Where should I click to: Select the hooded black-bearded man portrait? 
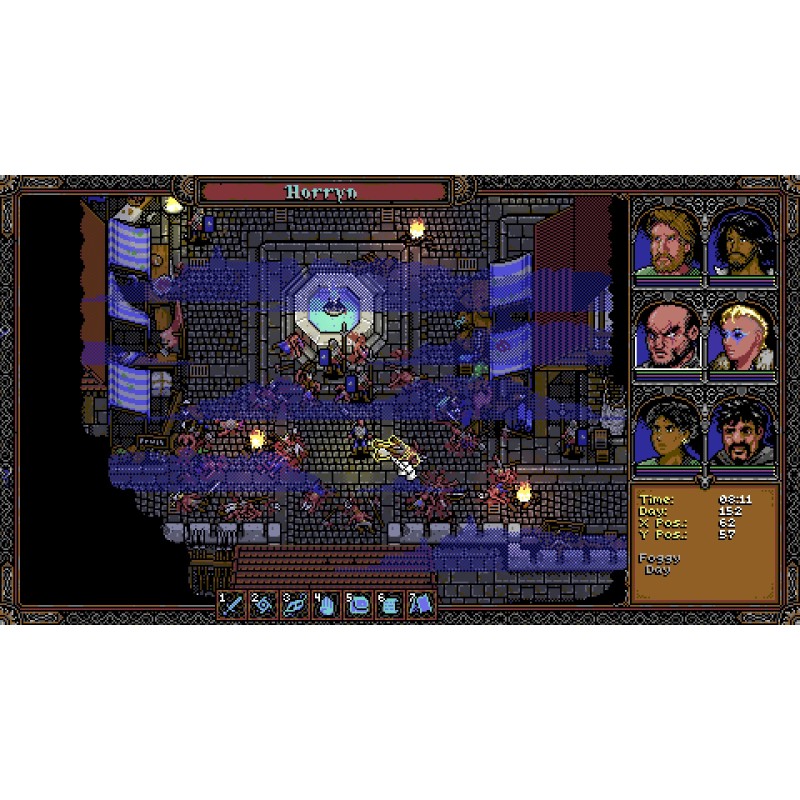pos(741,431)
